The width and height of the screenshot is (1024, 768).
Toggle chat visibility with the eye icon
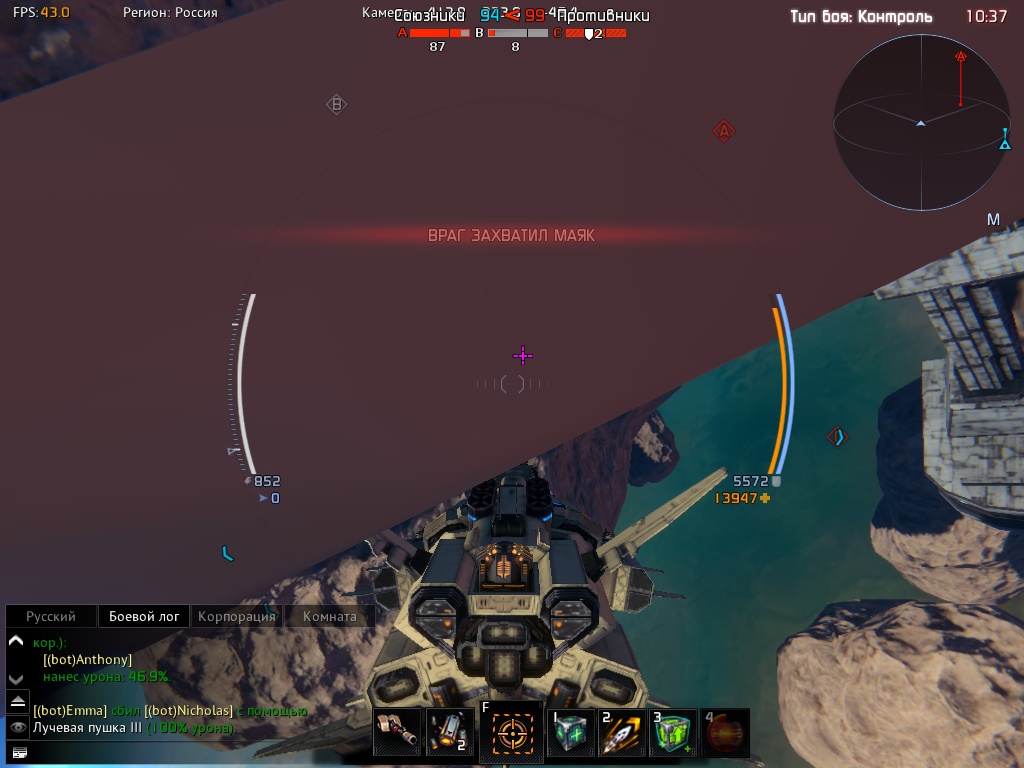coord(18,728)
